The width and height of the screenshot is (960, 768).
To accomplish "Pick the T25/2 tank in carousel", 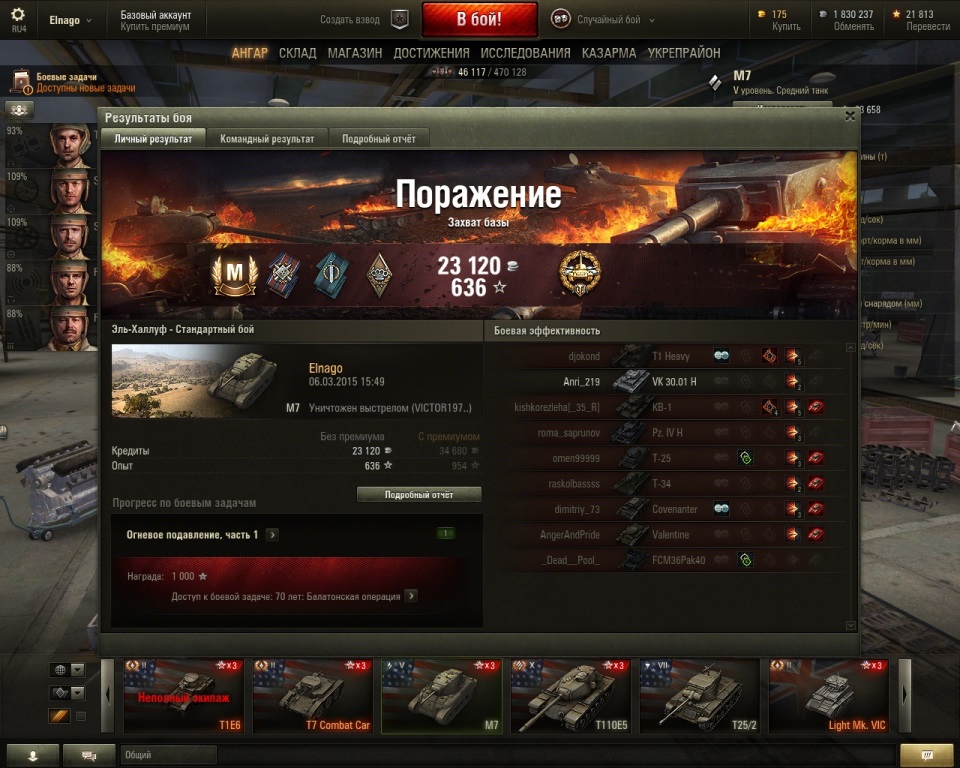I will click(699, 696).
